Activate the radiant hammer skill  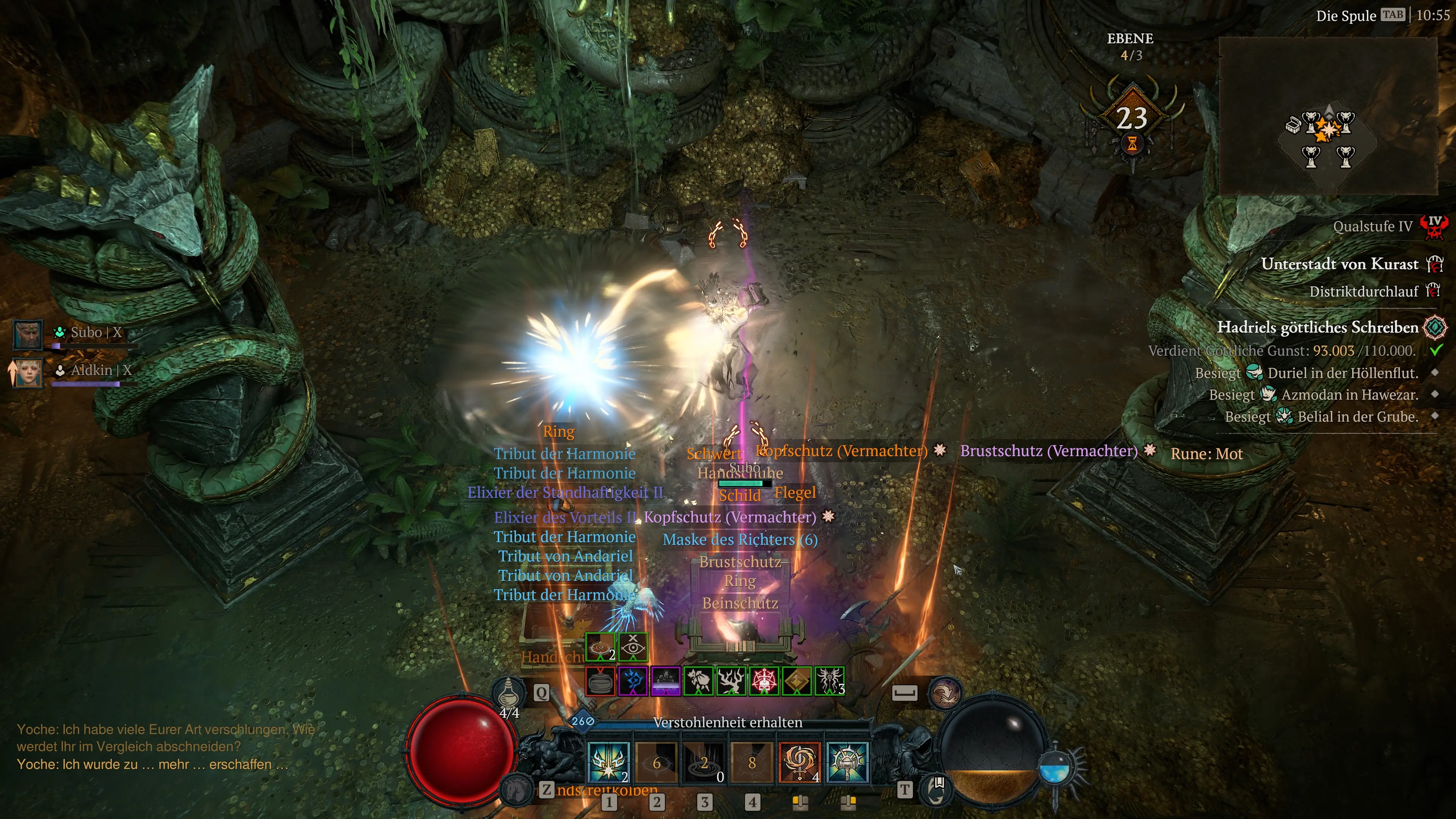click(847, 761)
